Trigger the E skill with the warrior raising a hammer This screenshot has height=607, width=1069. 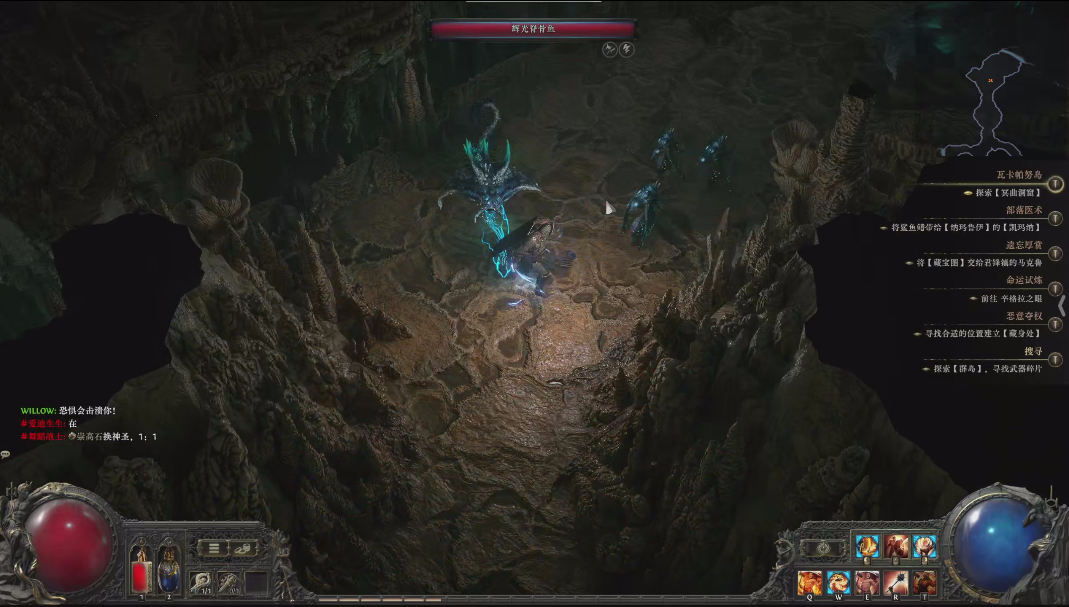pos(866,582)
